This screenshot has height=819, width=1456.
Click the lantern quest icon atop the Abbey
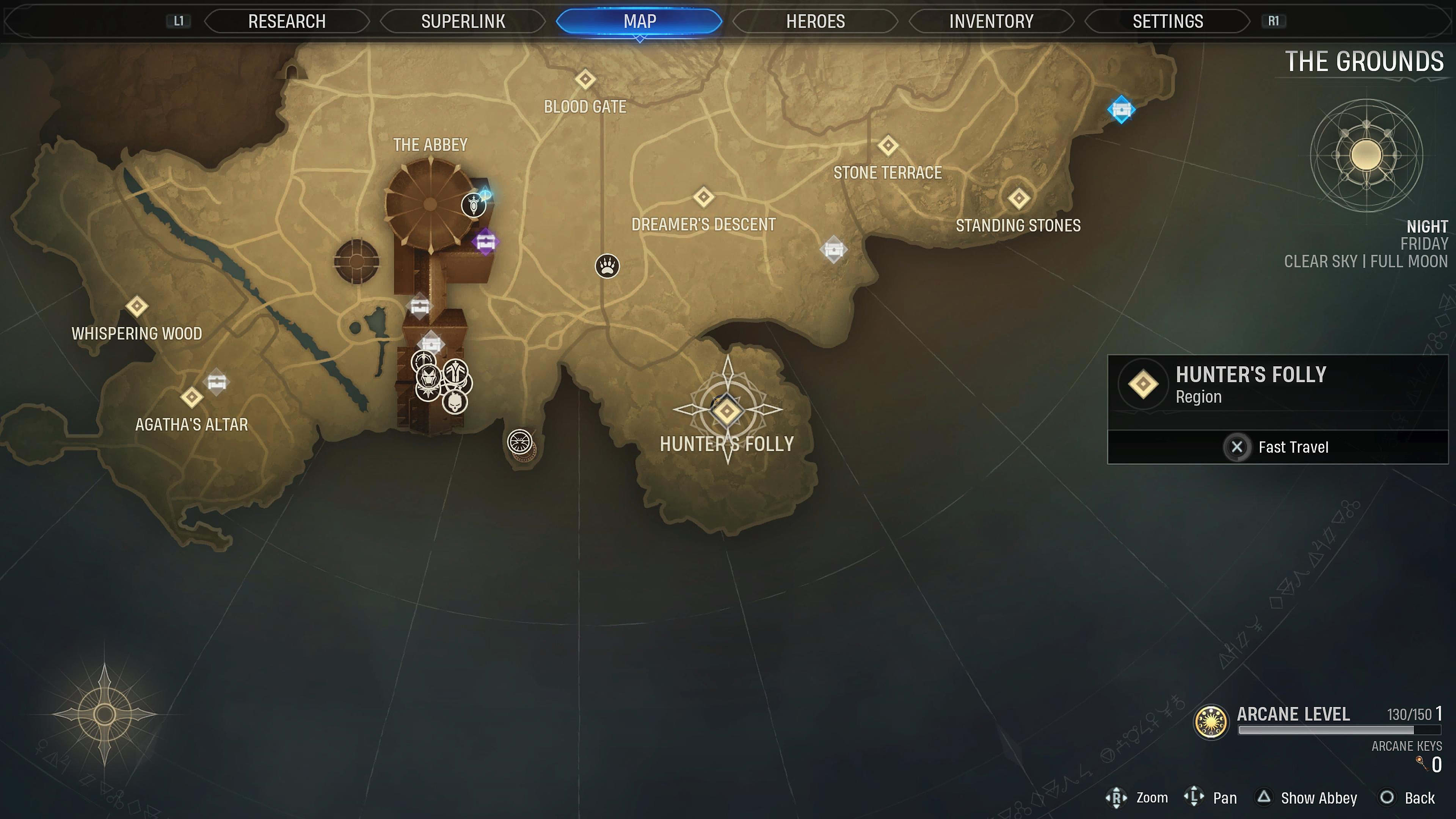point(474,206)
